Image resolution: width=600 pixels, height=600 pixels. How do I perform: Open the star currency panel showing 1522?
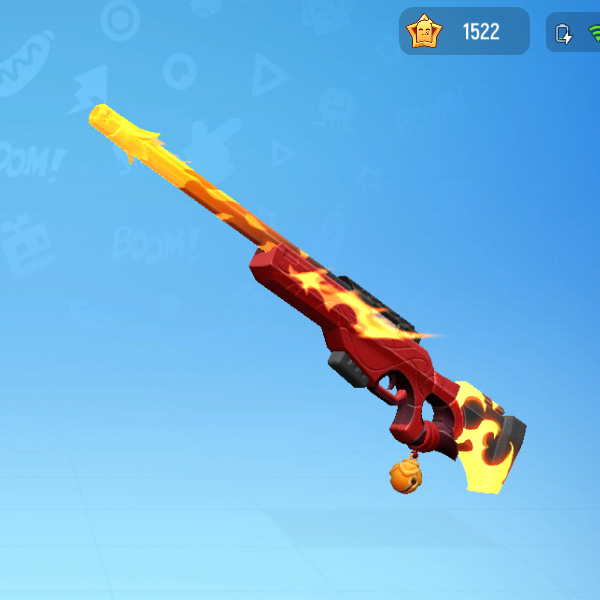(464, 32)
